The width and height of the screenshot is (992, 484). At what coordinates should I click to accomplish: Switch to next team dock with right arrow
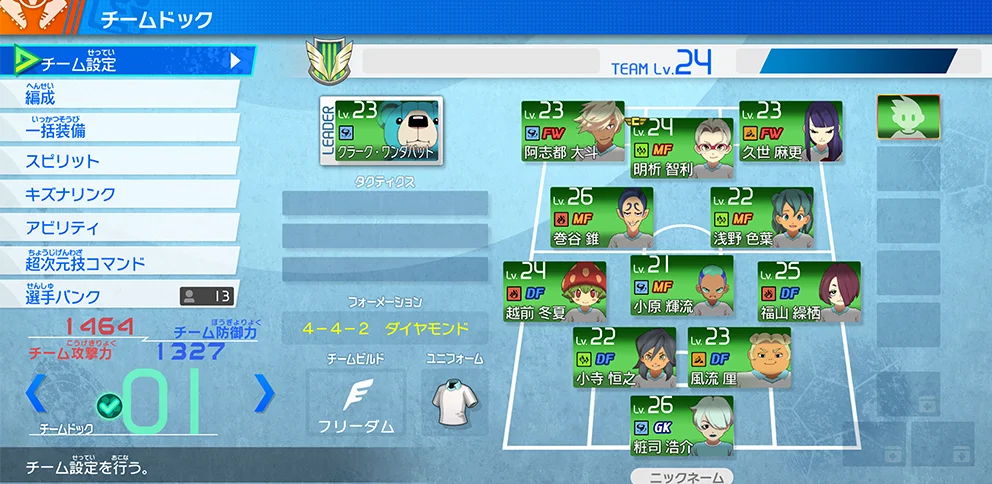tap(264, 393)
